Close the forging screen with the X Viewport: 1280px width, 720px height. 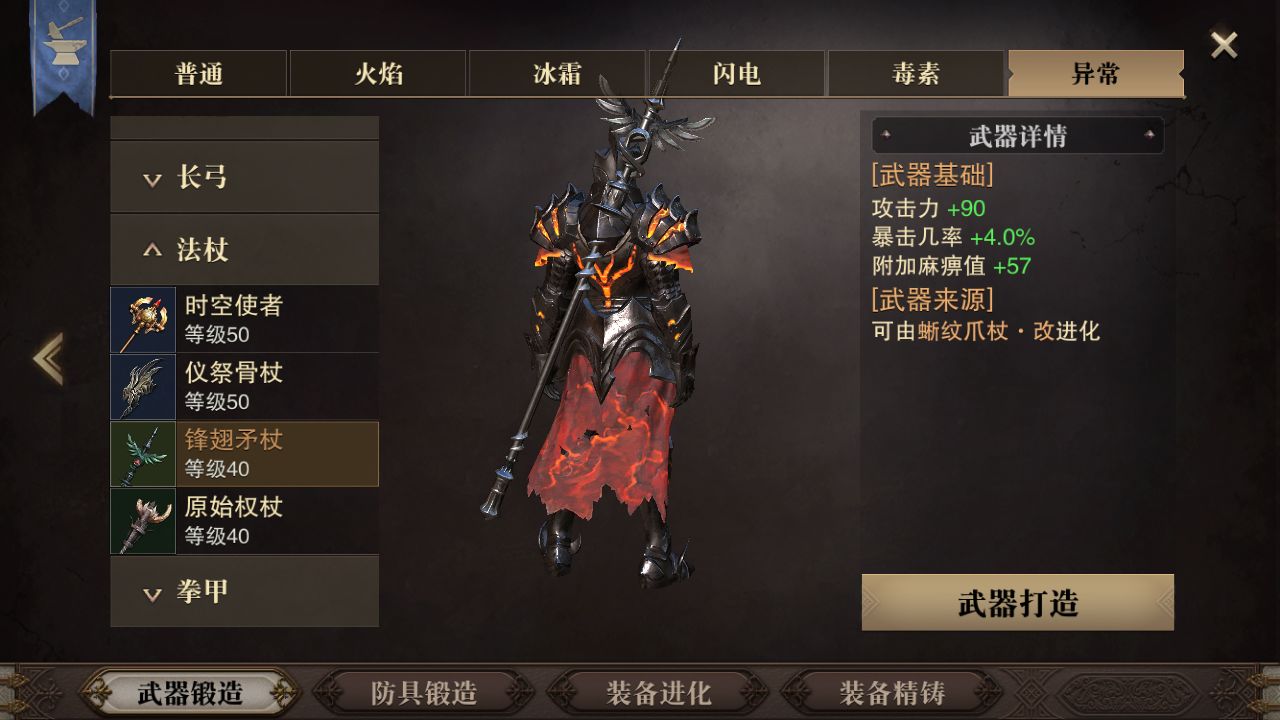click(1224, 45)
